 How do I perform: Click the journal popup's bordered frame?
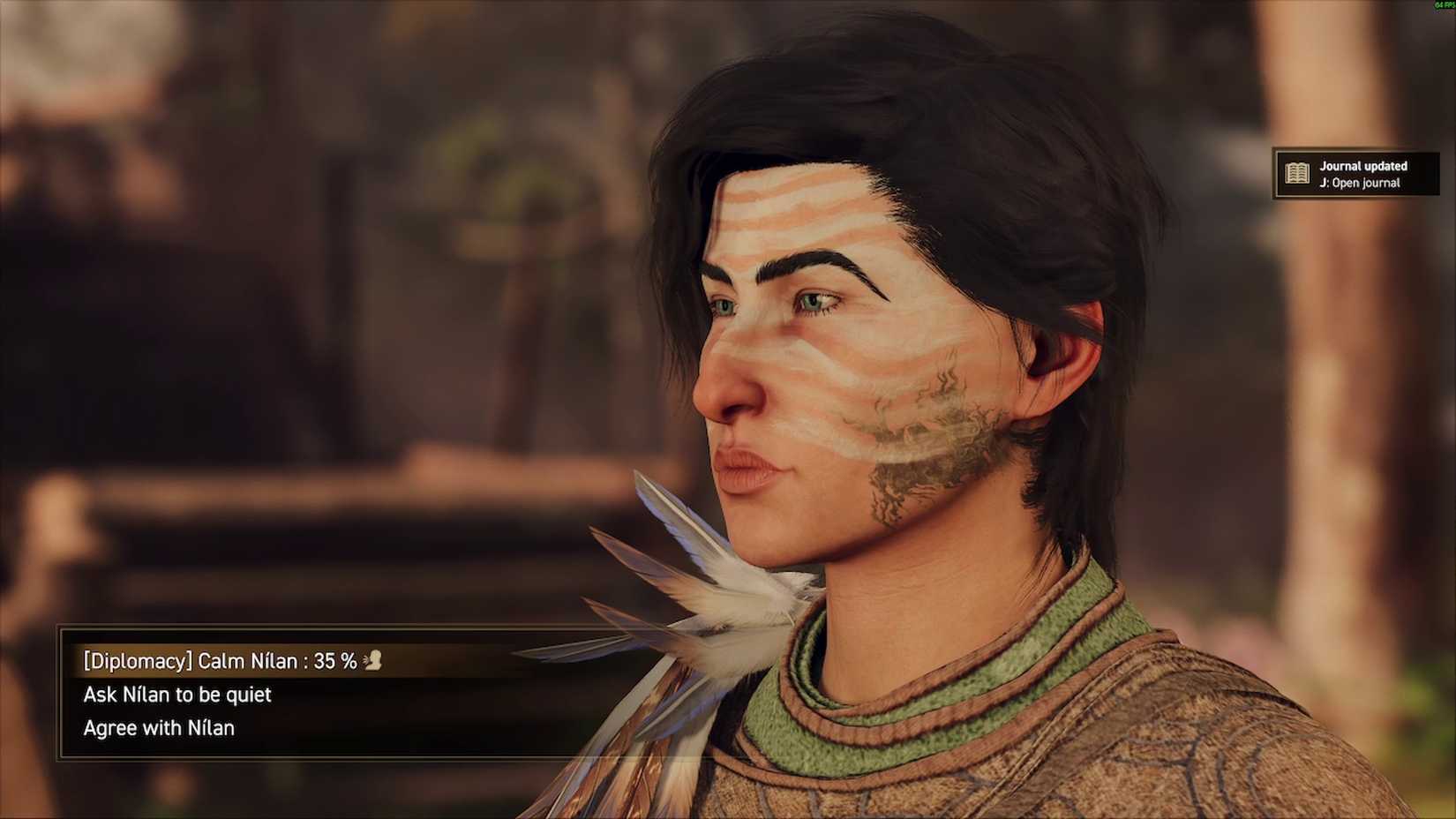click(1273, 174)
